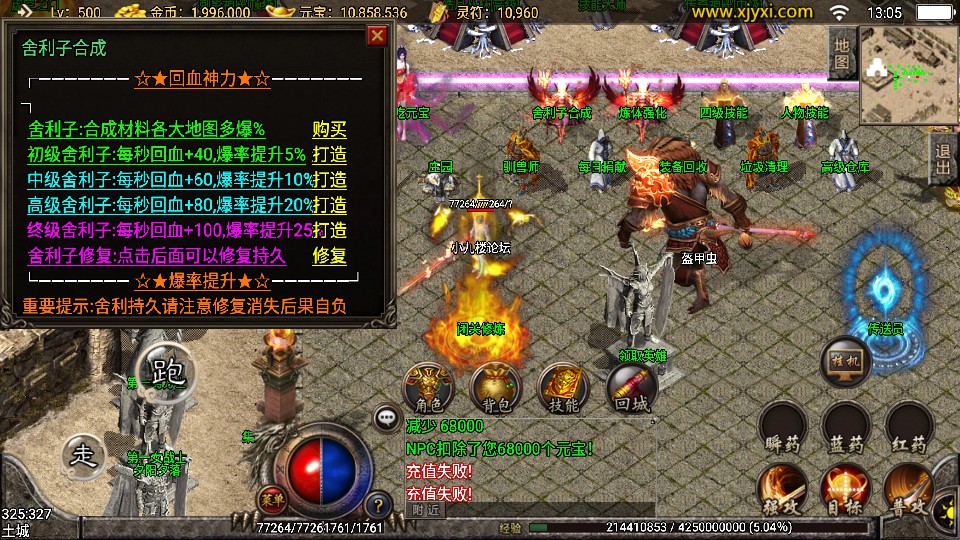Open the chat speech-bubble icon
This screenshot has width=960, height=540.
386,417
